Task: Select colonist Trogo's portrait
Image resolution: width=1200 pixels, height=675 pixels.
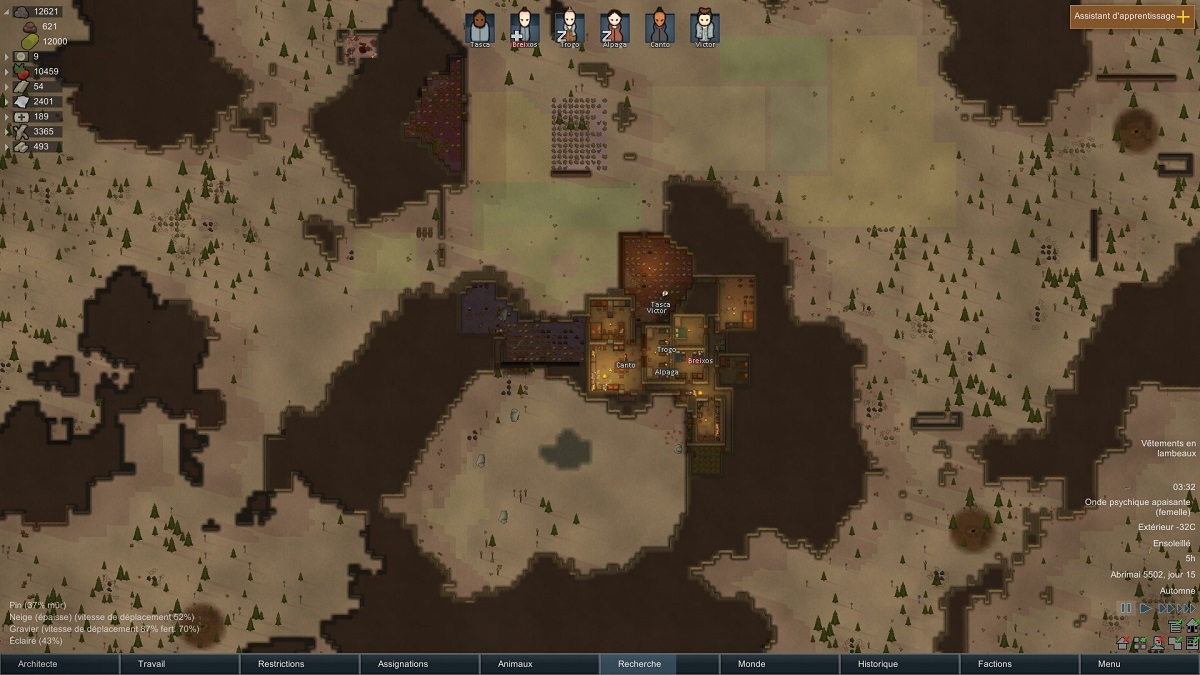Action: tap(570, 26)
